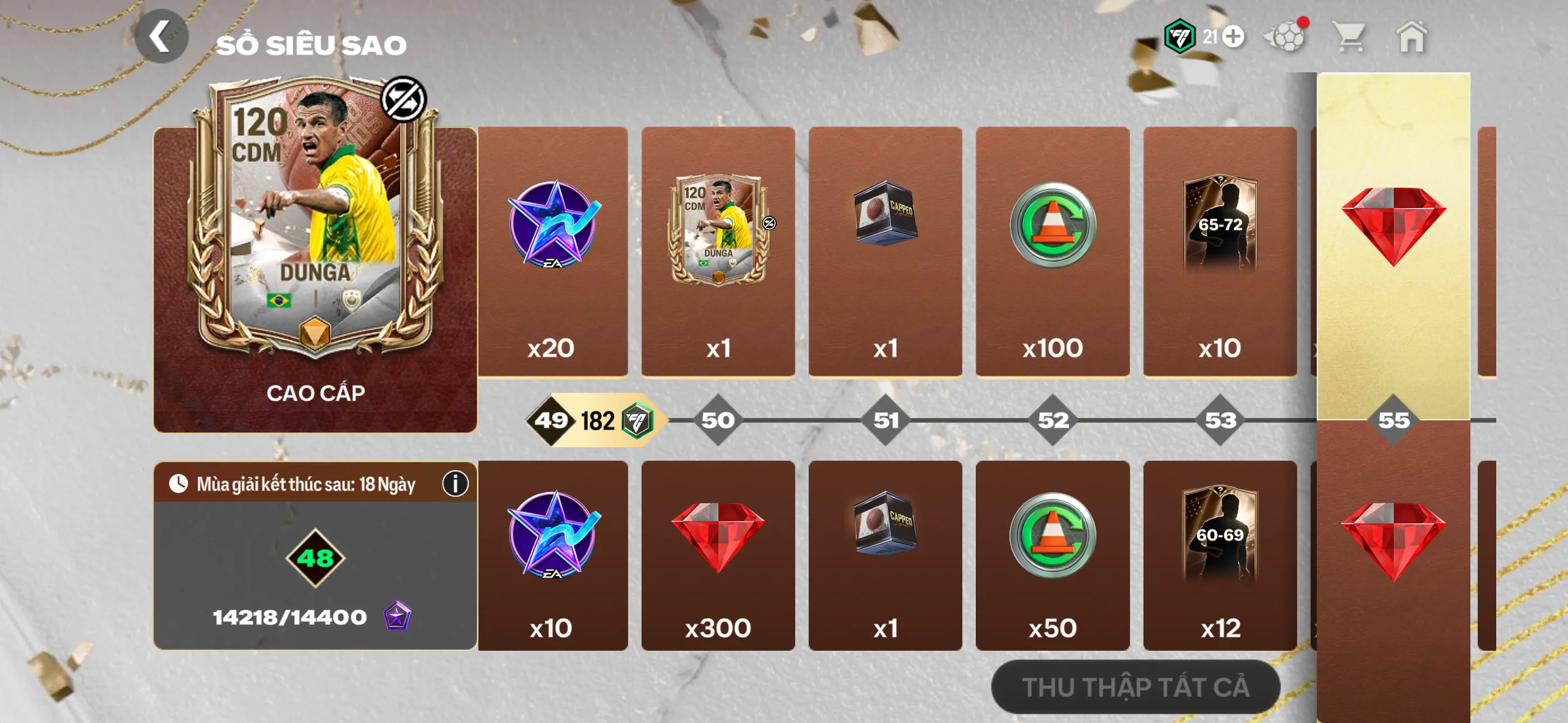Tap the THU THẬP TẤT CẢ button
Screen dimensions: 1568x723
[x=1135, y=687]
